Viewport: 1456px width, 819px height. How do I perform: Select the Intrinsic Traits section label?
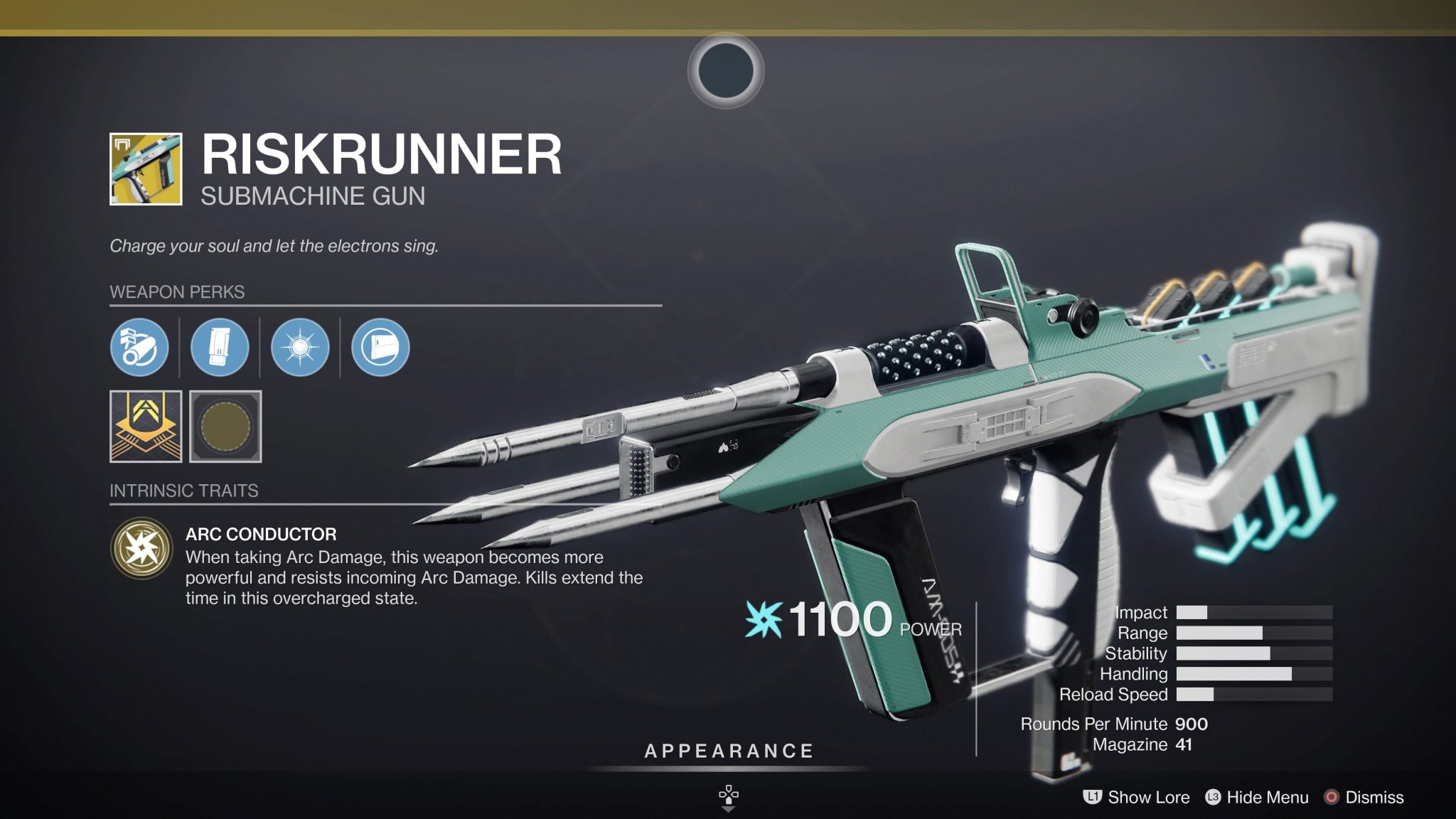(x=183, y=490)
